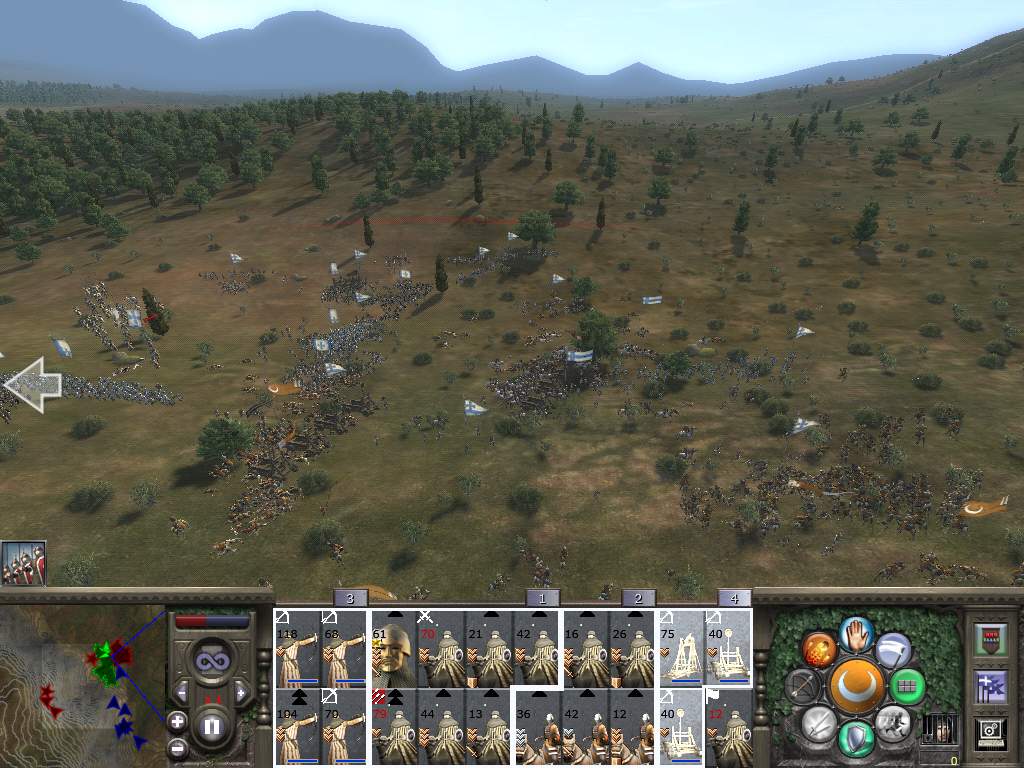This screenshot has width=1024, height=768.
Task: Select the archer unit card showing 104
Action: tap(297, 727)
